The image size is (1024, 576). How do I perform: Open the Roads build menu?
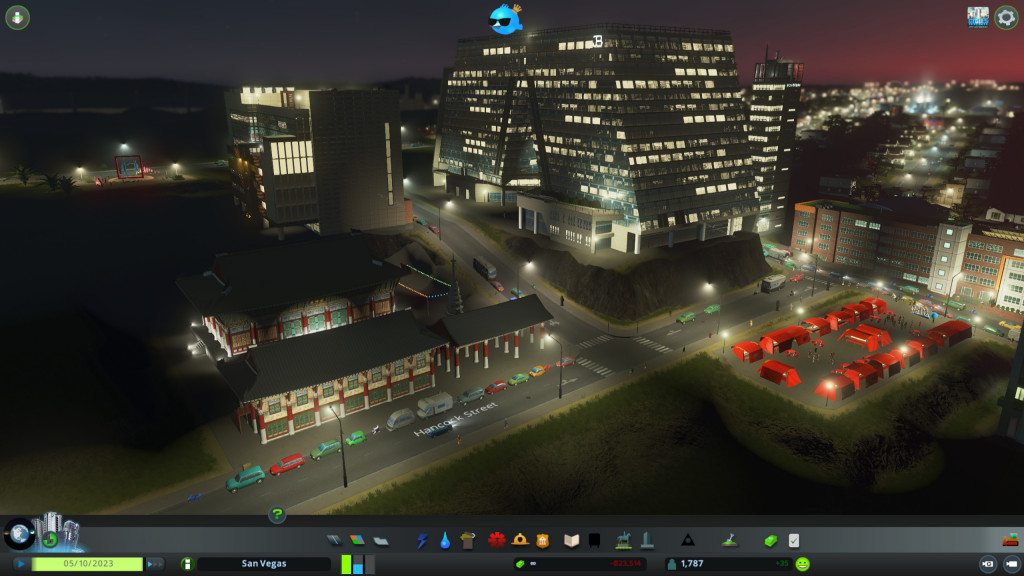pos(334,541)
